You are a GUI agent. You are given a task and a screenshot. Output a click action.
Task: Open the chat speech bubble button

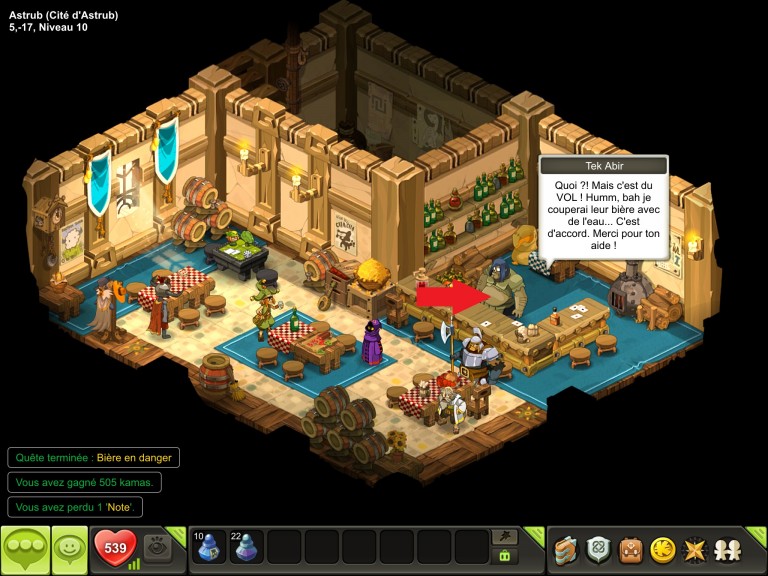[x=25, y=549]
